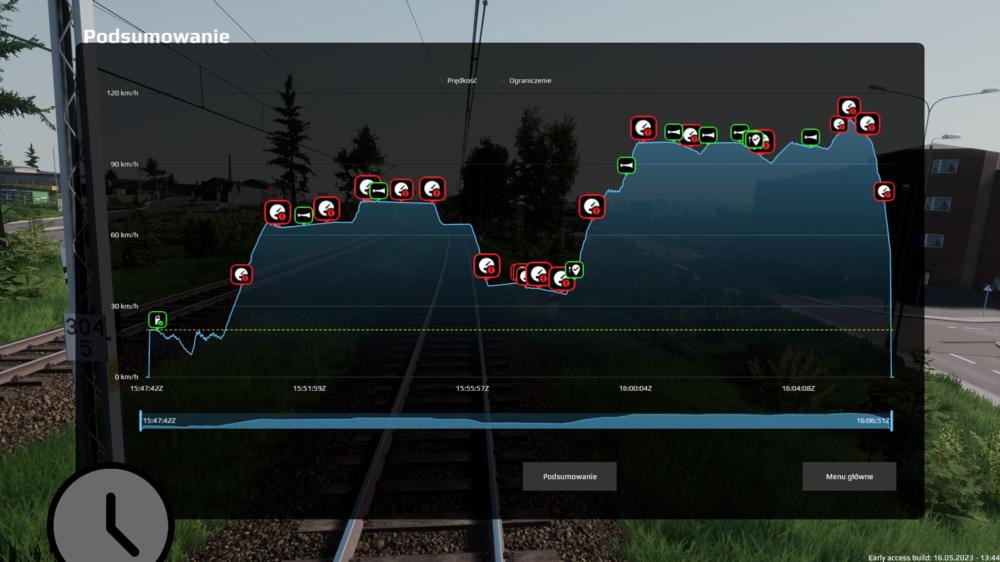The height and width of the screenshot is (562, 1000).
Task: Toggle the Ograniczenie legend entry
Action: [x=530, y=80]
